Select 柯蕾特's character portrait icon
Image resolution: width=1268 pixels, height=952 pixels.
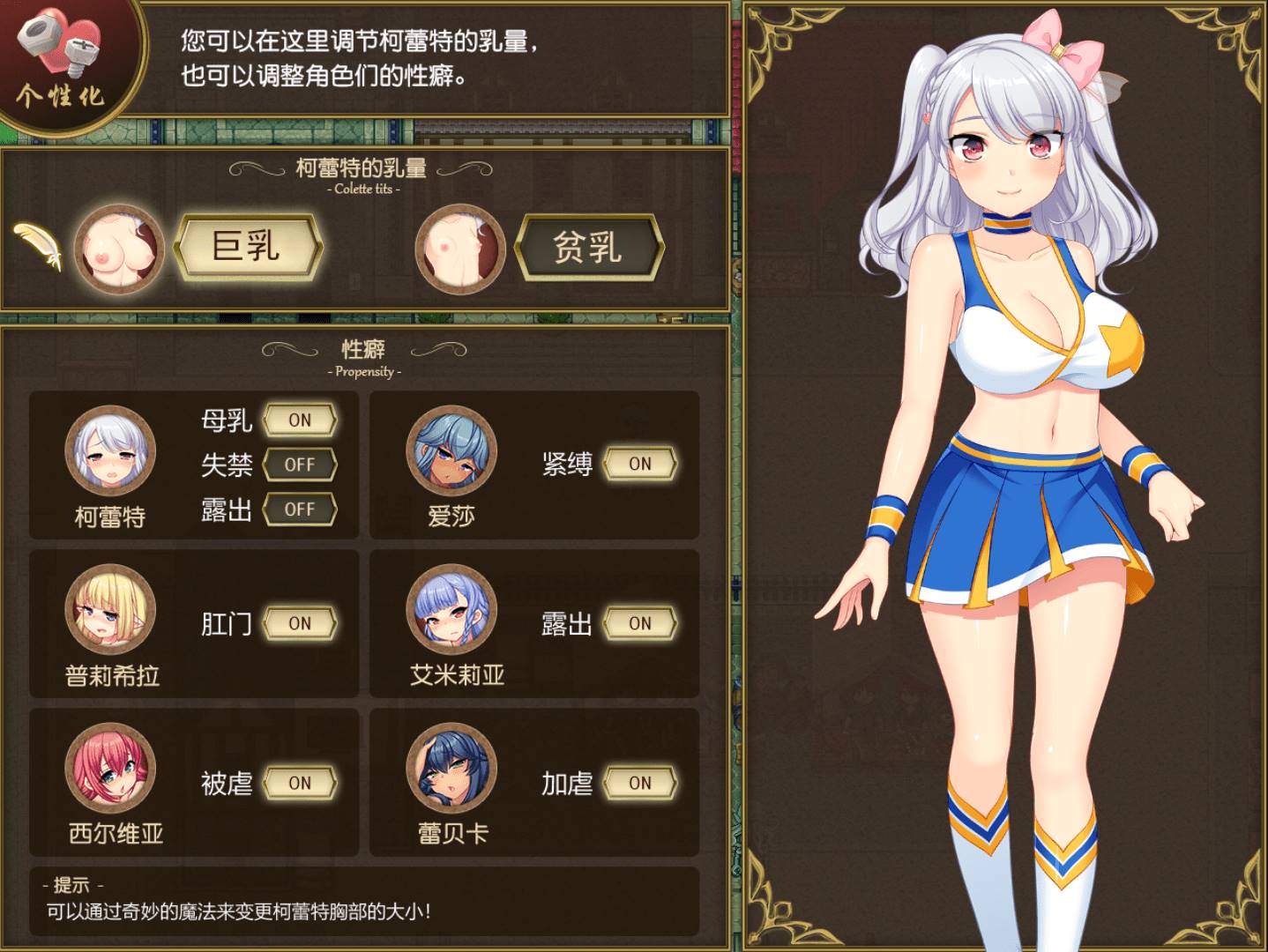tap(109, 452)
